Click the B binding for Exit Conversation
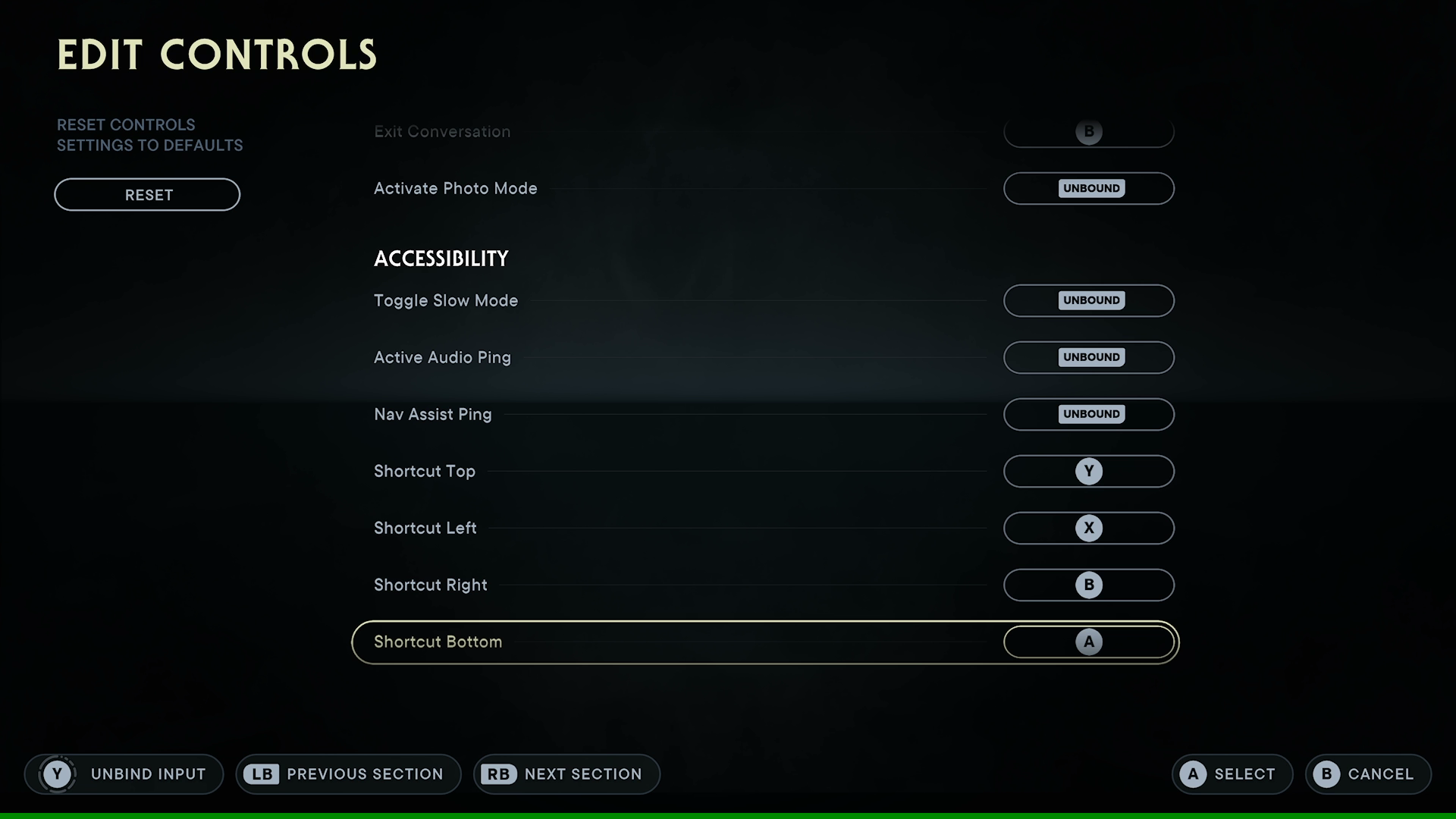The width and height of the screenshot is (1456, 819). (x=1089, y=131)
